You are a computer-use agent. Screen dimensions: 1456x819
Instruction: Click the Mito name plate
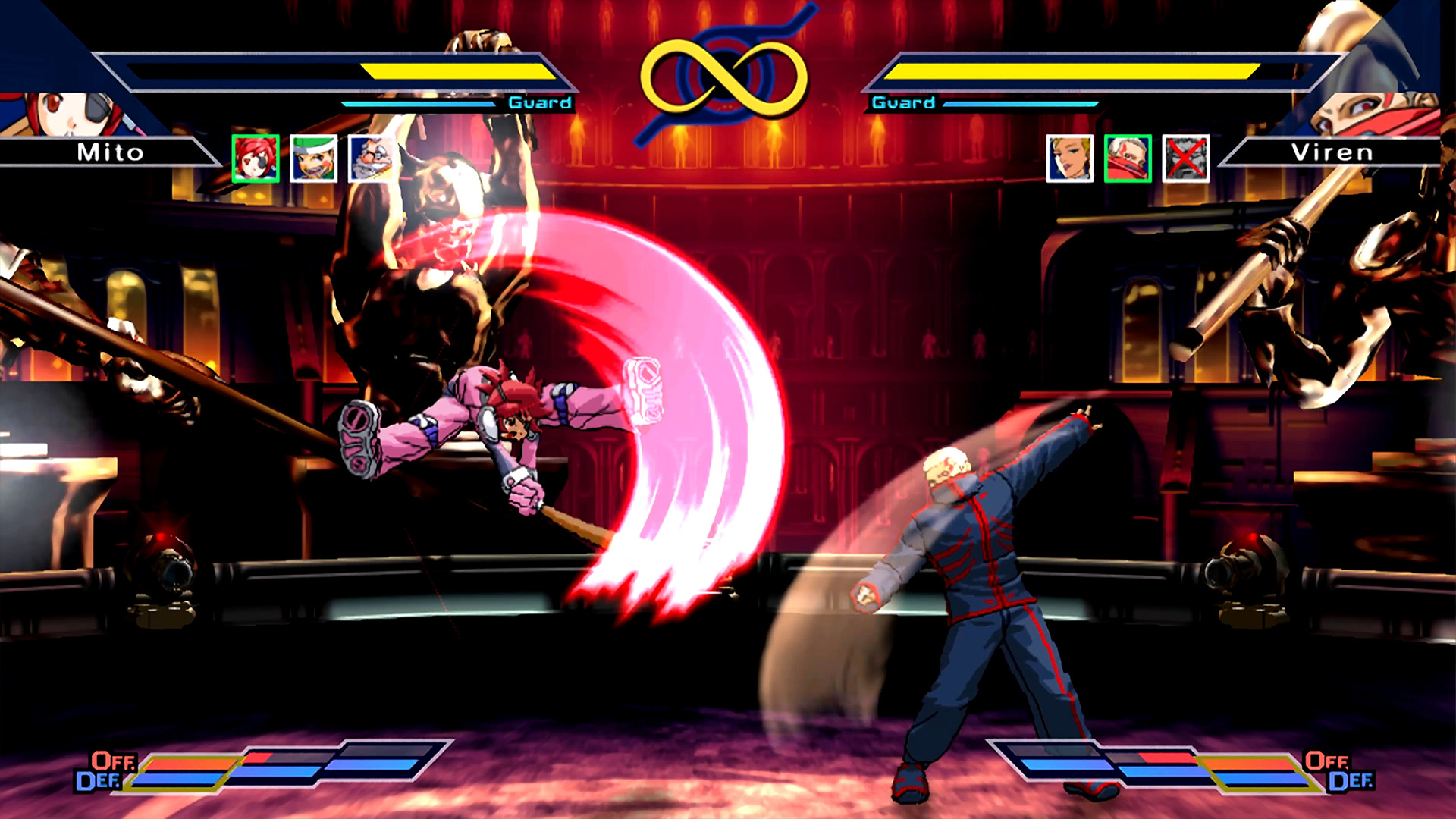[110, 152]
